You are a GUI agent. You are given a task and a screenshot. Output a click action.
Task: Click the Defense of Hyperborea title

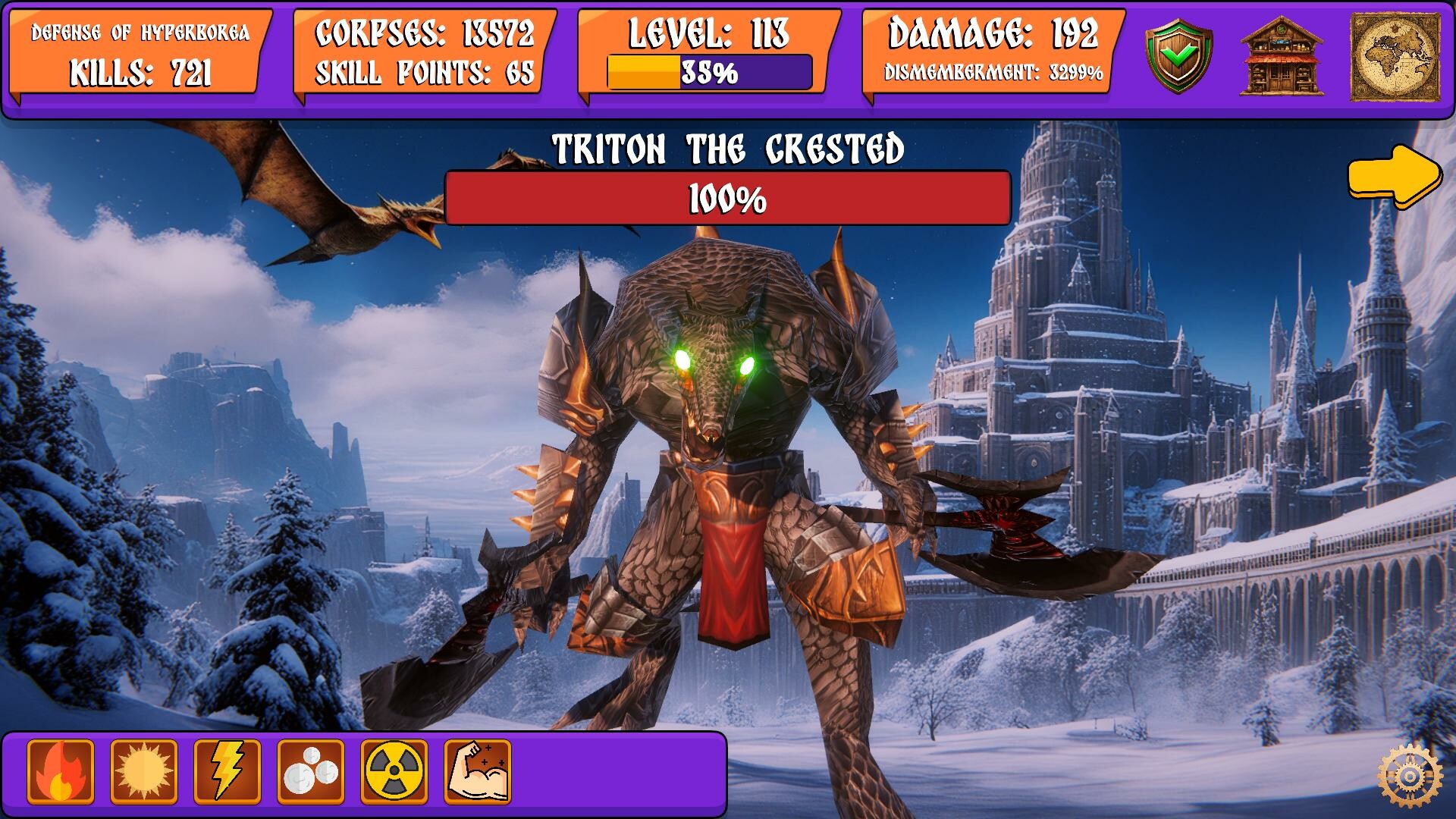139,33
